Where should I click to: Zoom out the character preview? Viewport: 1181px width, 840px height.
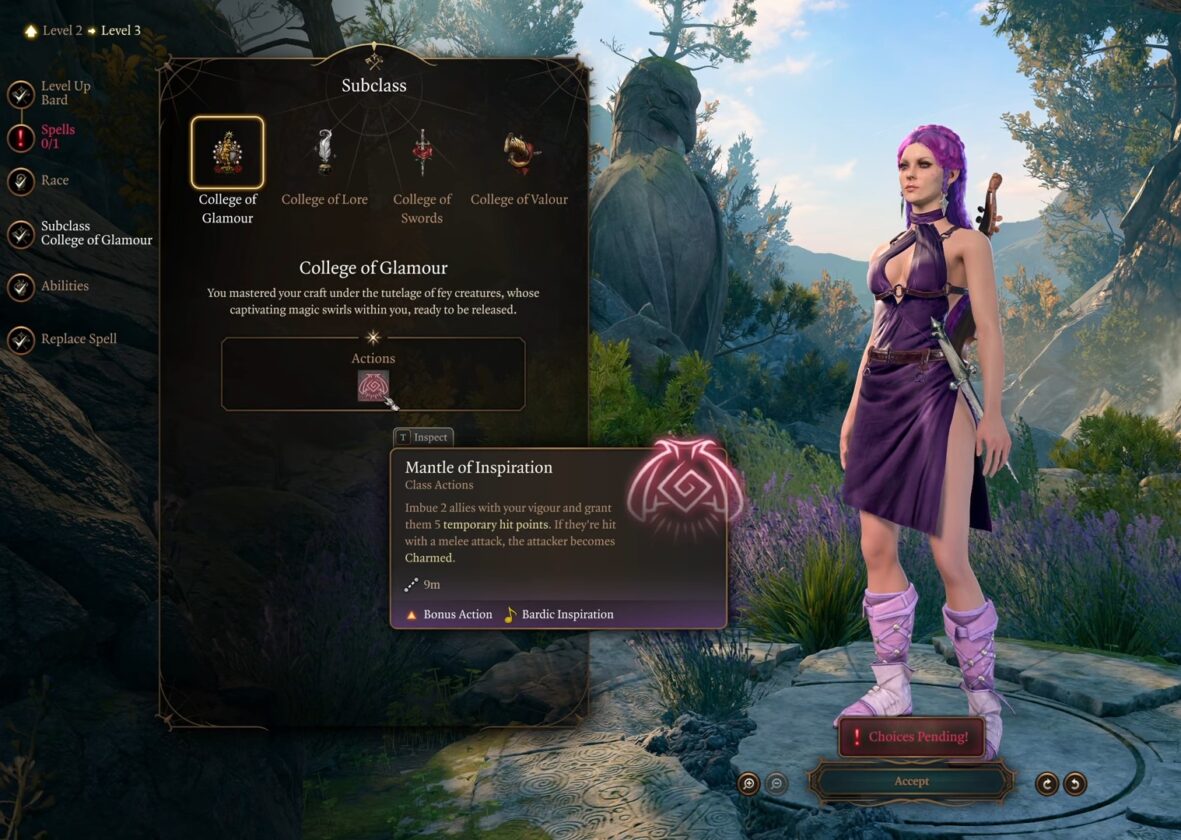point(776,783)
